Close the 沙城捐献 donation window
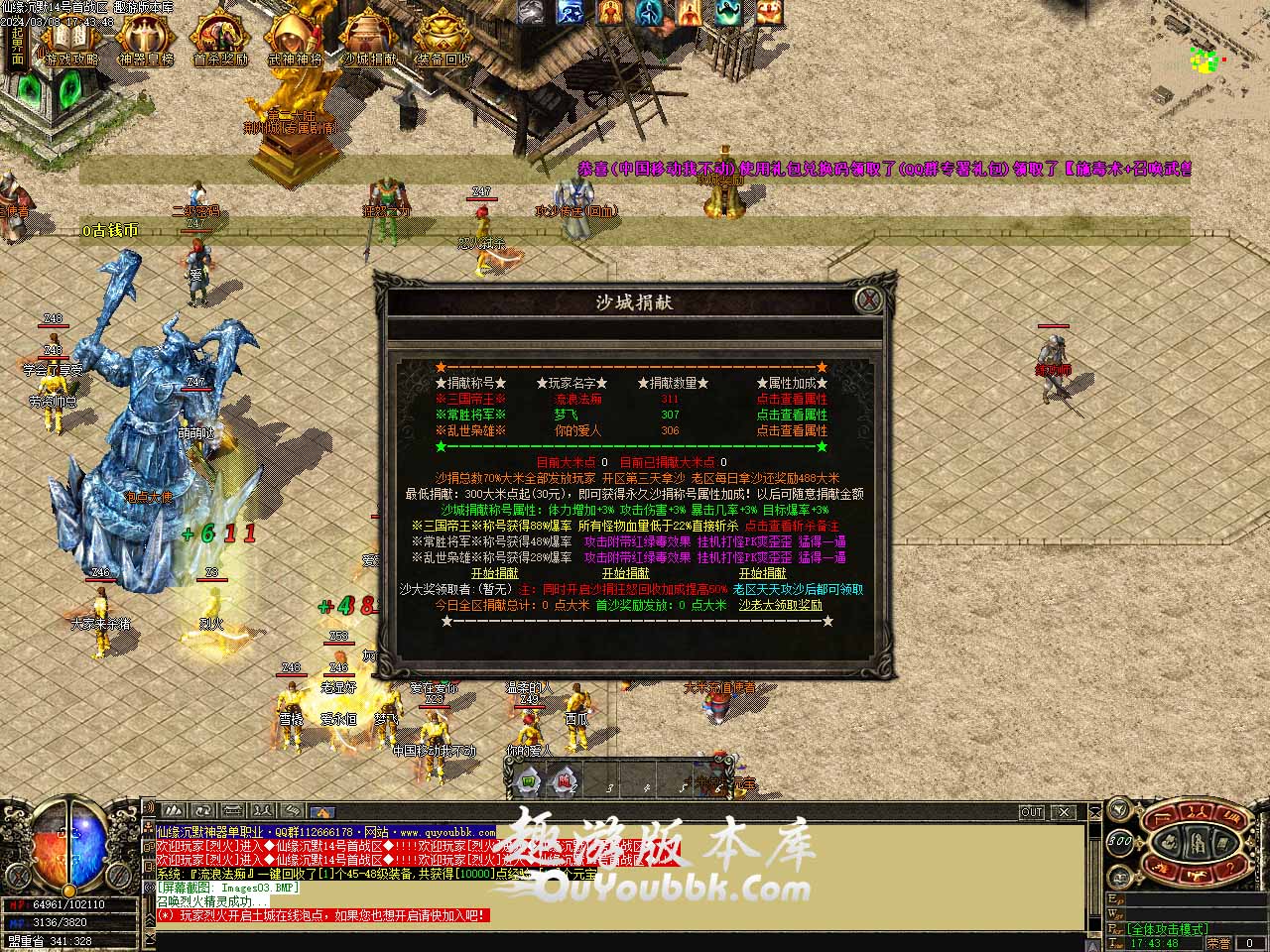 click(x=869, y=299)
